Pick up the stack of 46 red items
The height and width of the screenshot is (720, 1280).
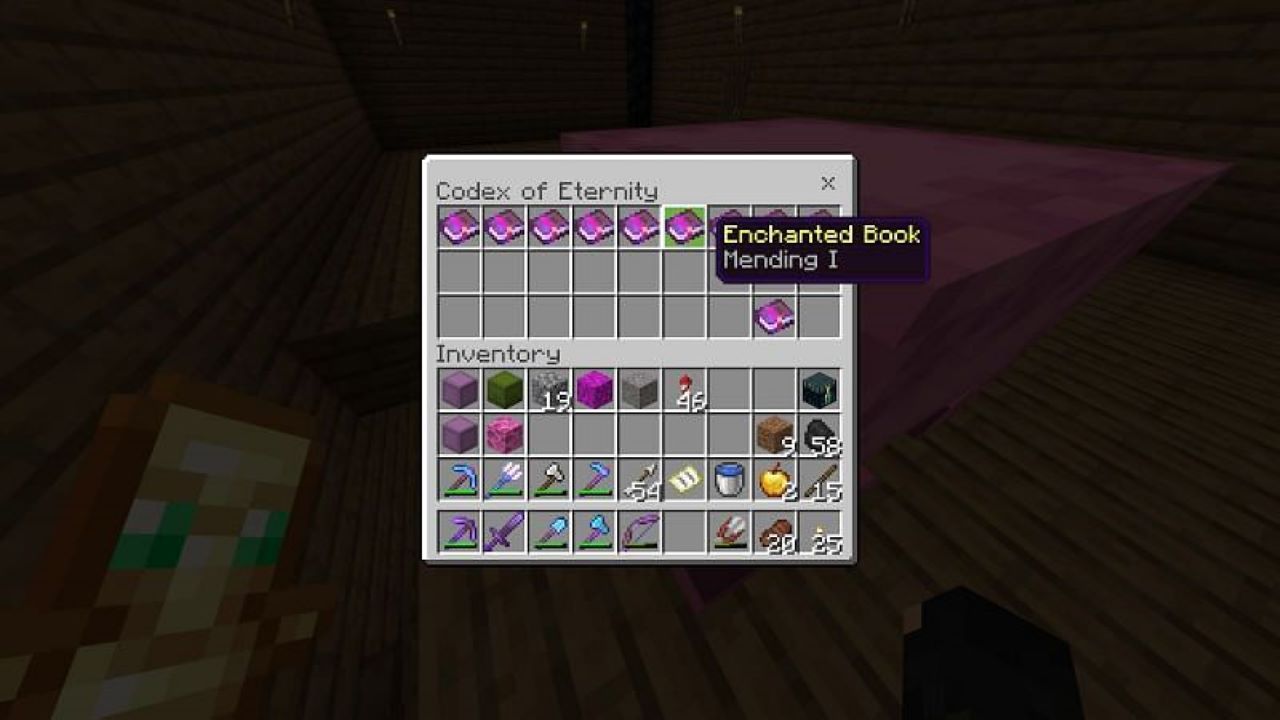click(x=682, y=388)
